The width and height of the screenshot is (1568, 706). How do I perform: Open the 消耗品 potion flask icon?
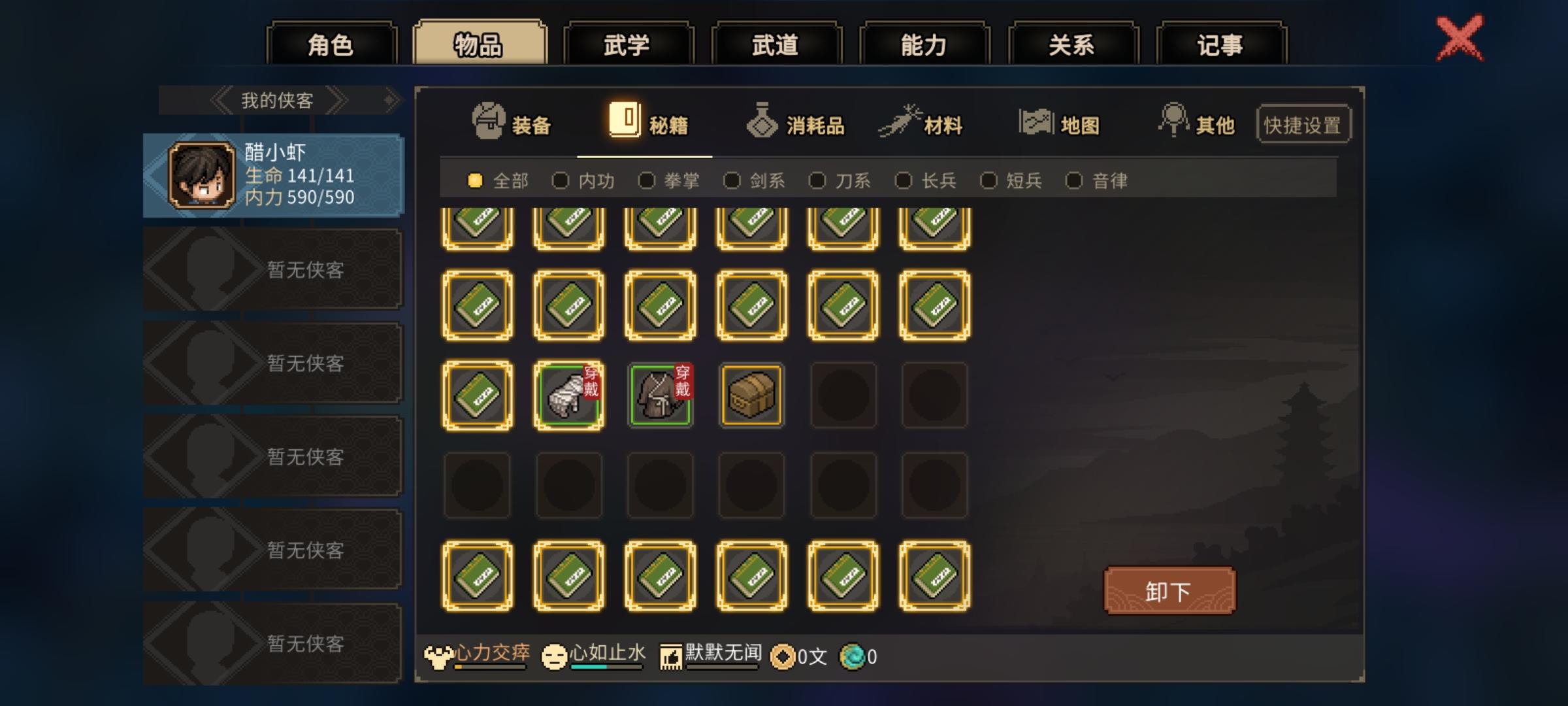(x=762, y=121)
